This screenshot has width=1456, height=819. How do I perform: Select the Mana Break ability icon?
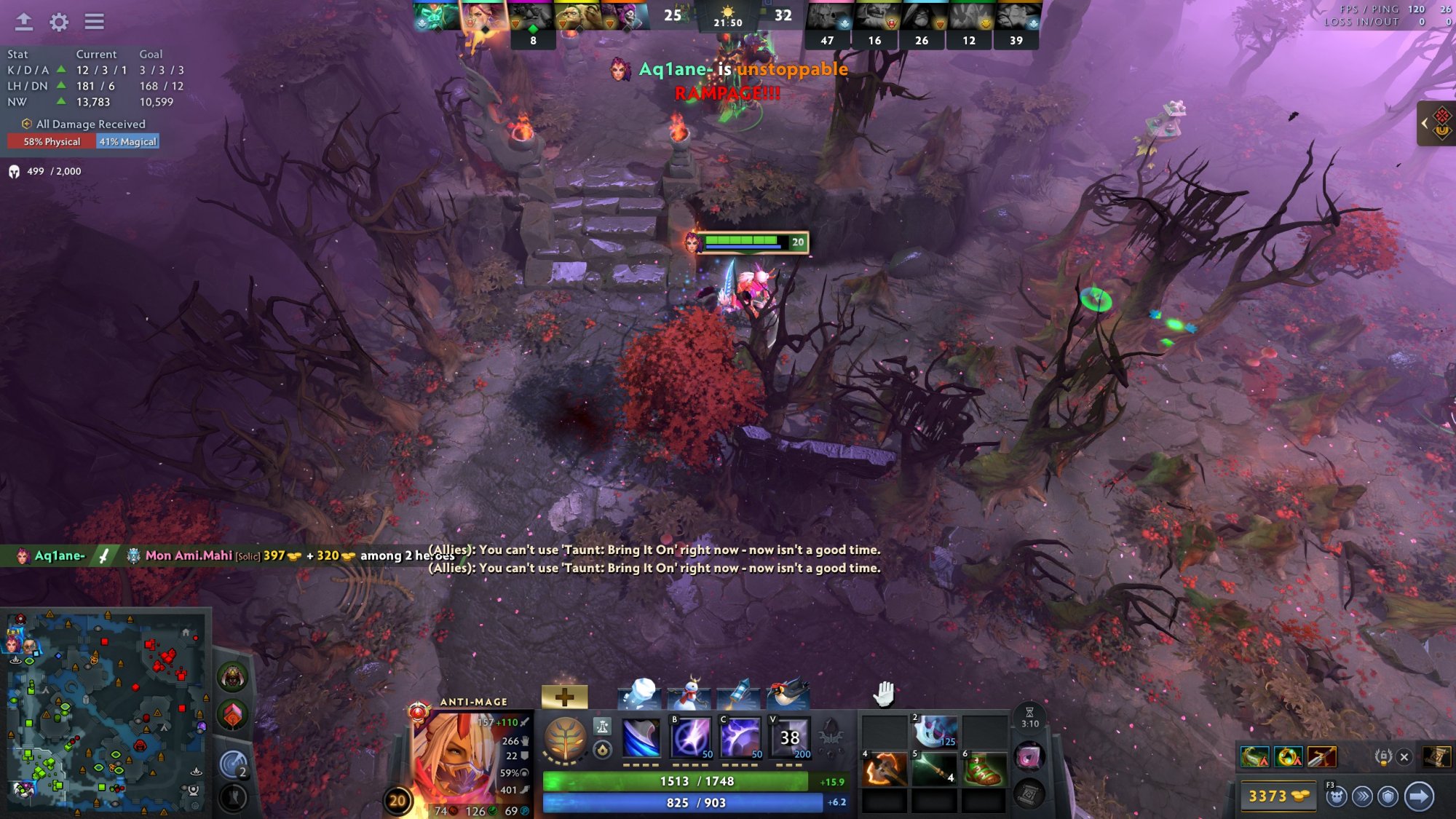click(x=641, y=737)
